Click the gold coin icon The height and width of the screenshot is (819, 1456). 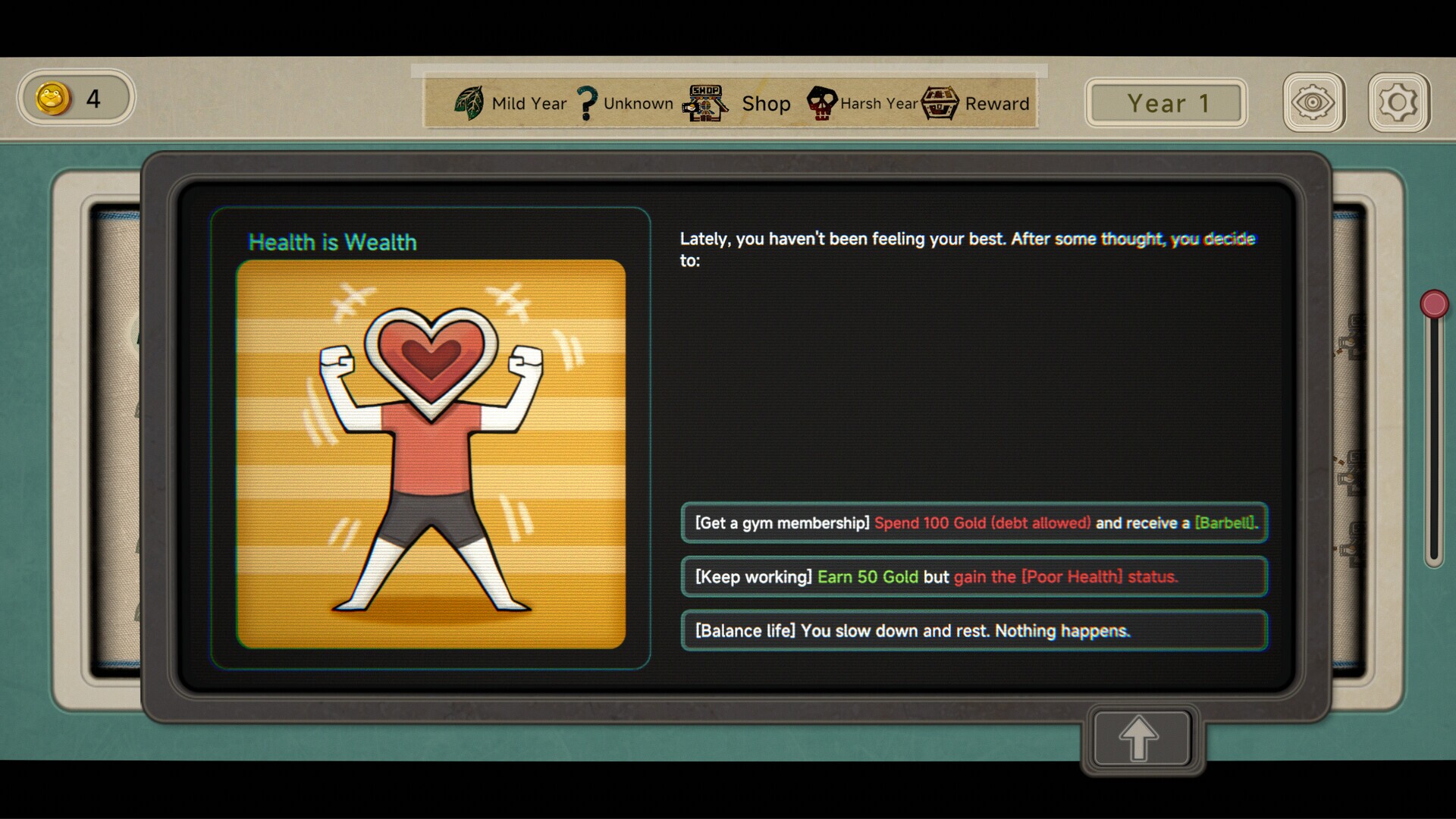click(x=52, y=97)
